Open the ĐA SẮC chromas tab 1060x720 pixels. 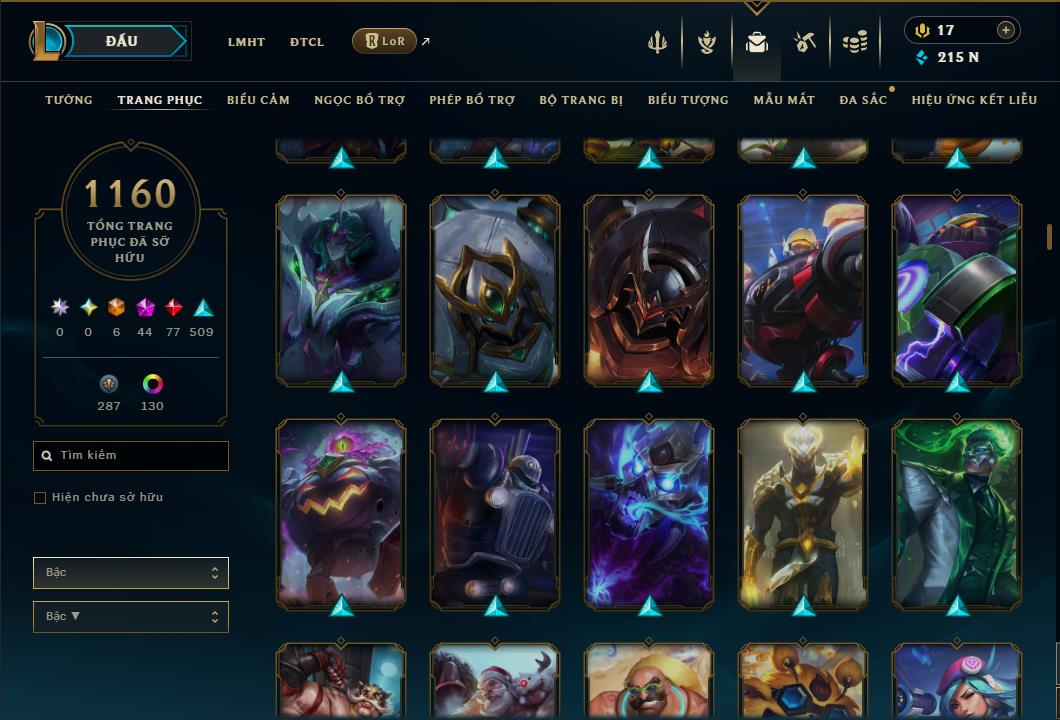click(863, 100)
